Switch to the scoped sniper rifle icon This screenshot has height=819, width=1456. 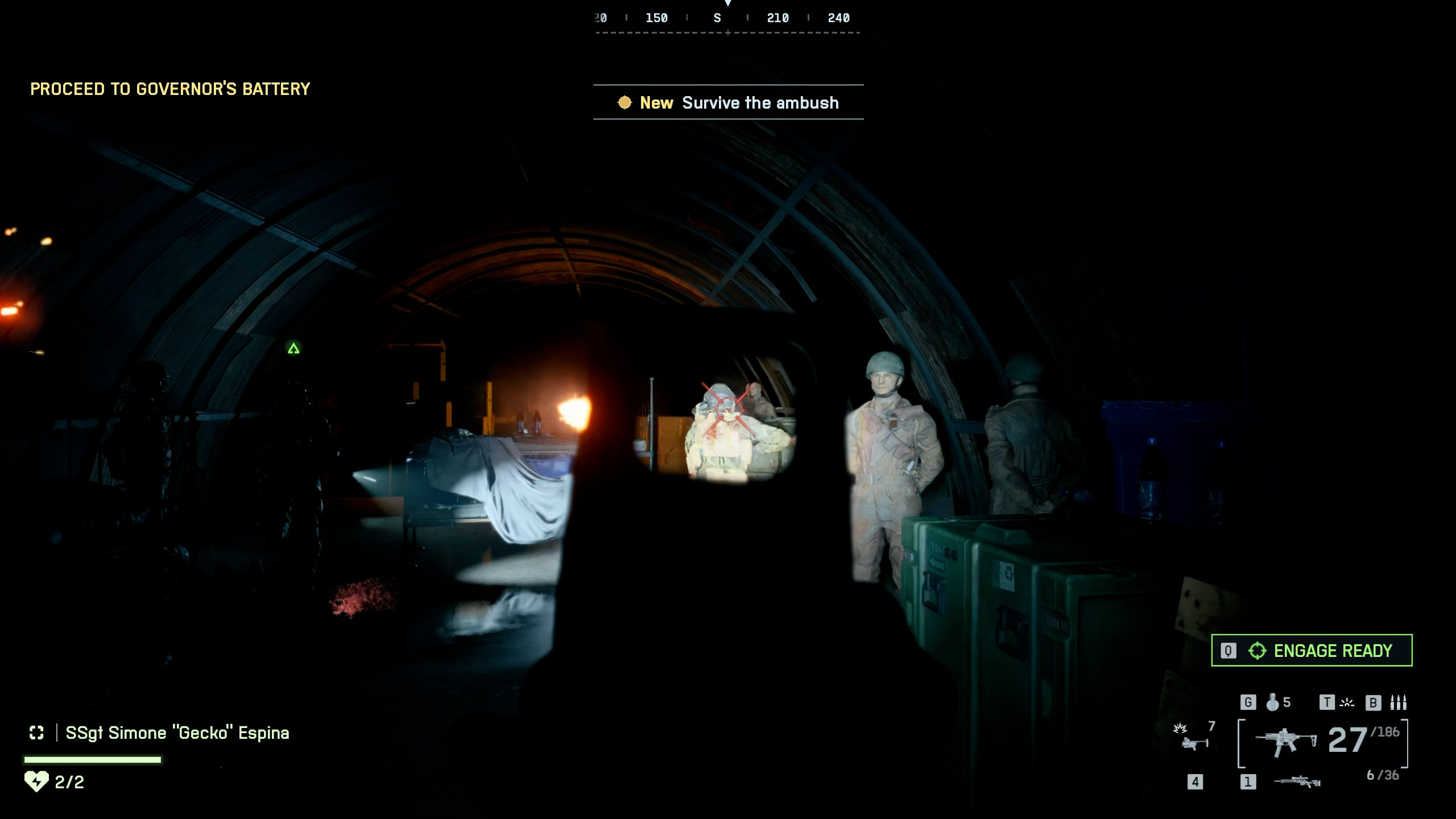(x=1297, y=782)
